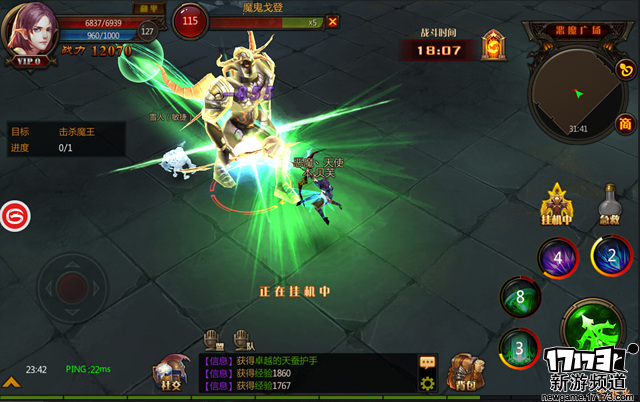Open the 社交 social menu
The height and width of the screenshot is (402, 640).
tap(169, 372)
